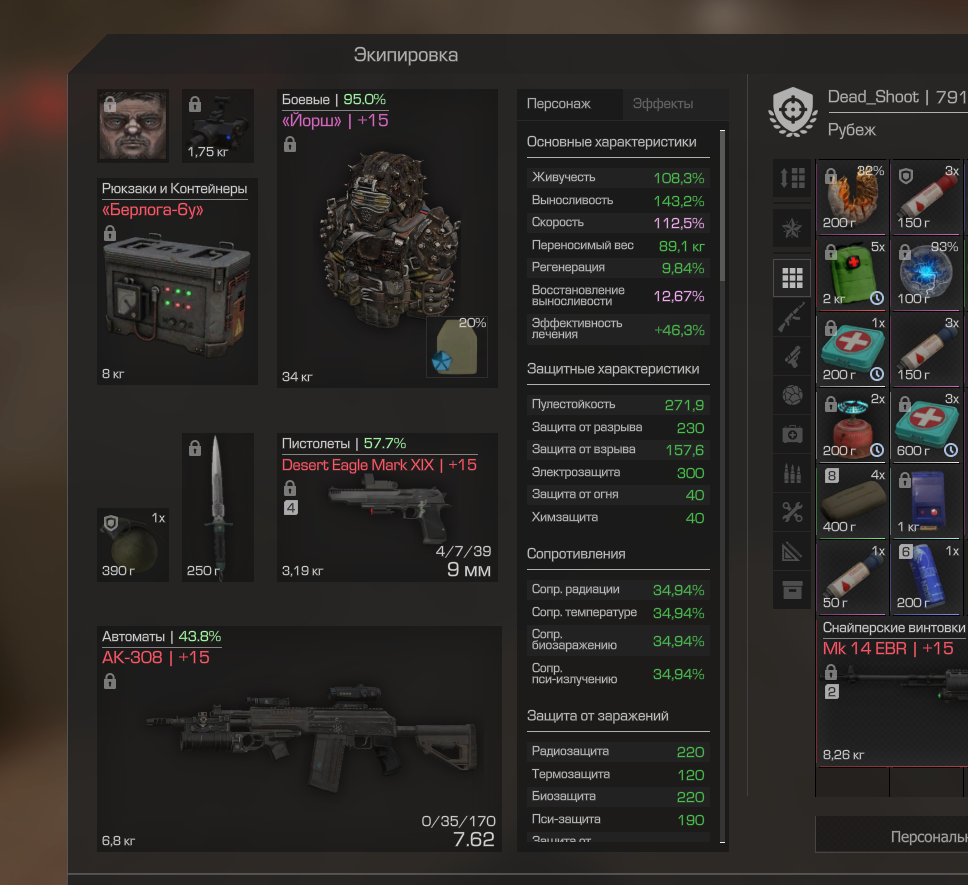Click the character portrait
This screenshot has height=885, width=968.
pyautogui.click(x=132, y=126)
